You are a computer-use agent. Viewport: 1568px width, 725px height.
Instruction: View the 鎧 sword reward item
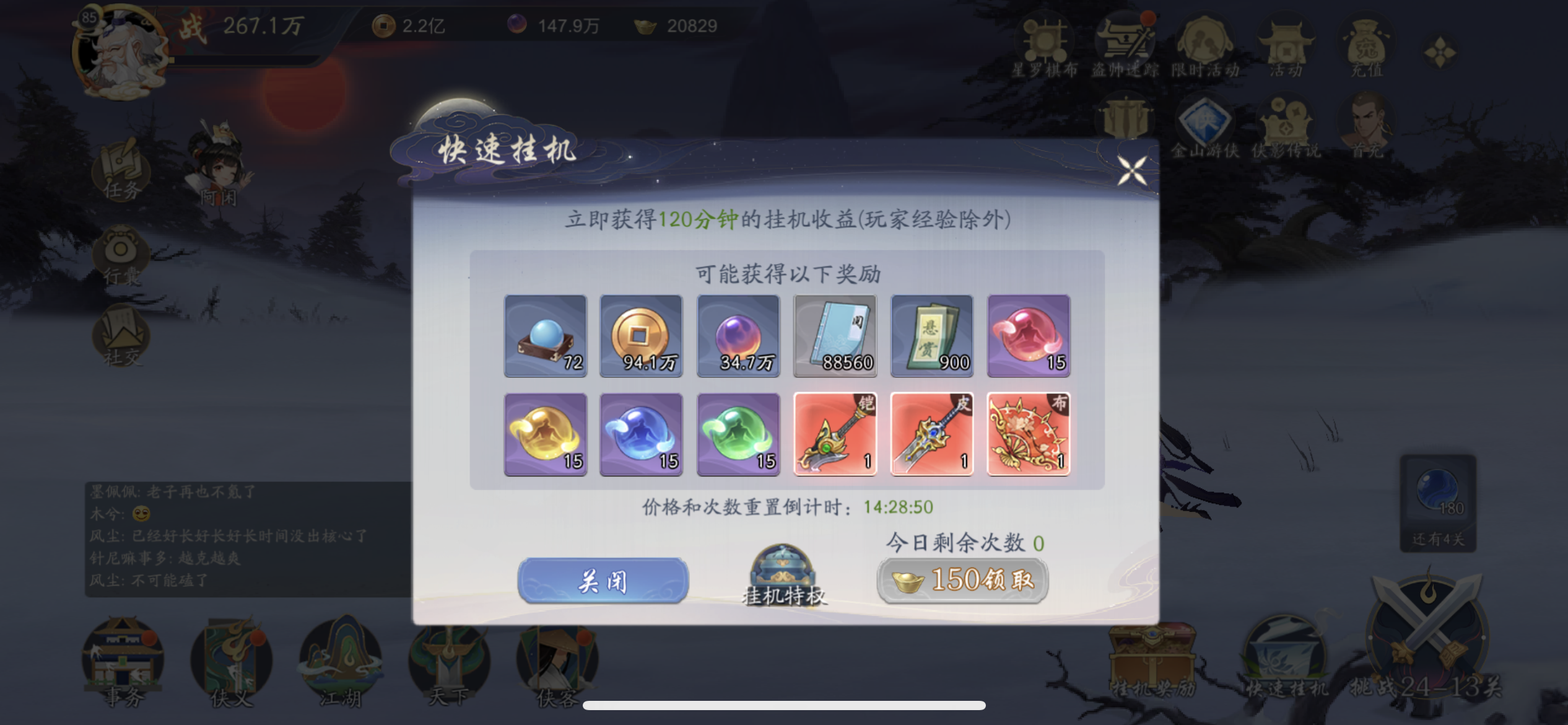(835, 434)
